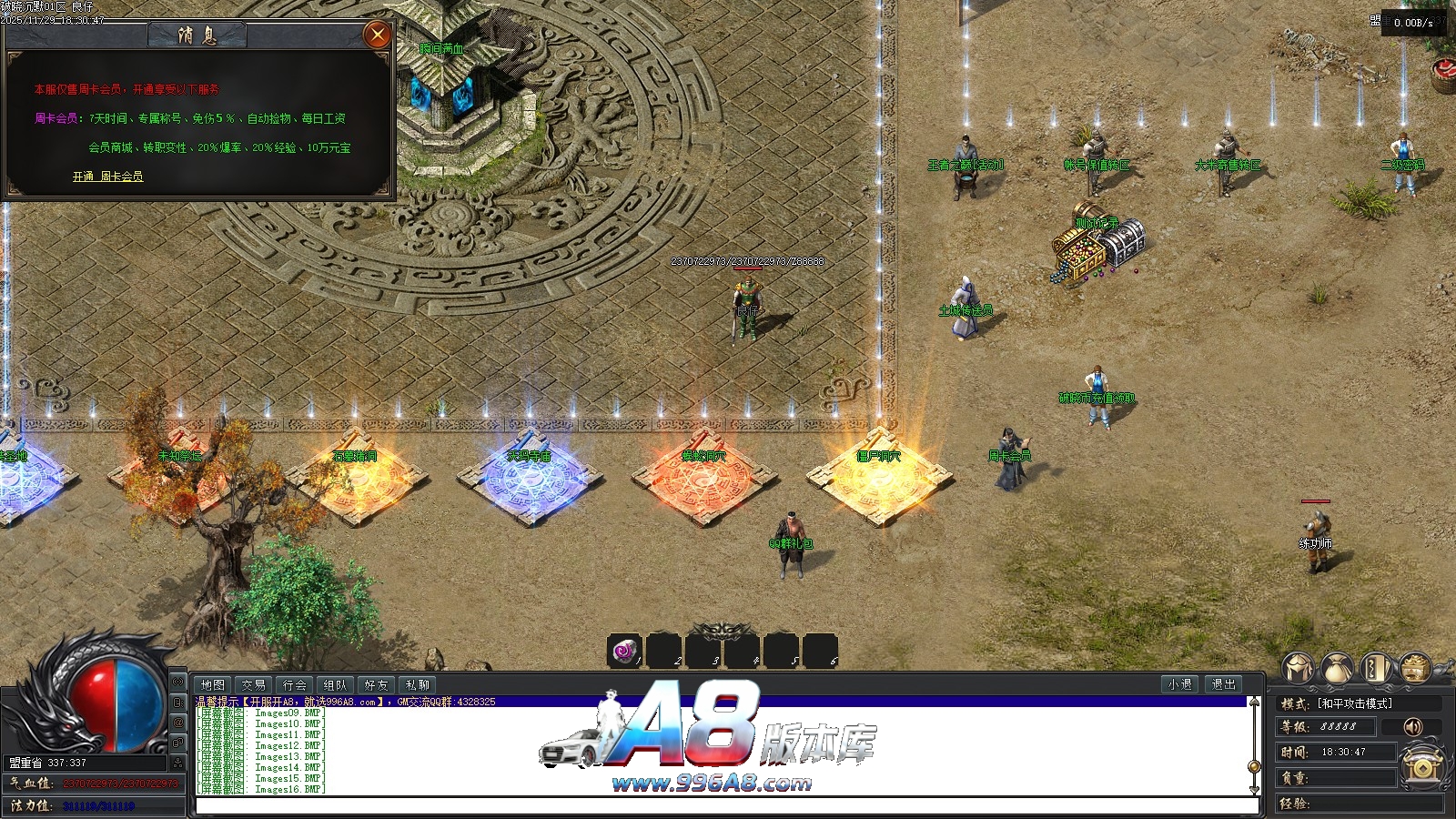This screenshot has width=1456, height=819.
Task: Select the 私聊 private chat button
Action: [418, 684]
